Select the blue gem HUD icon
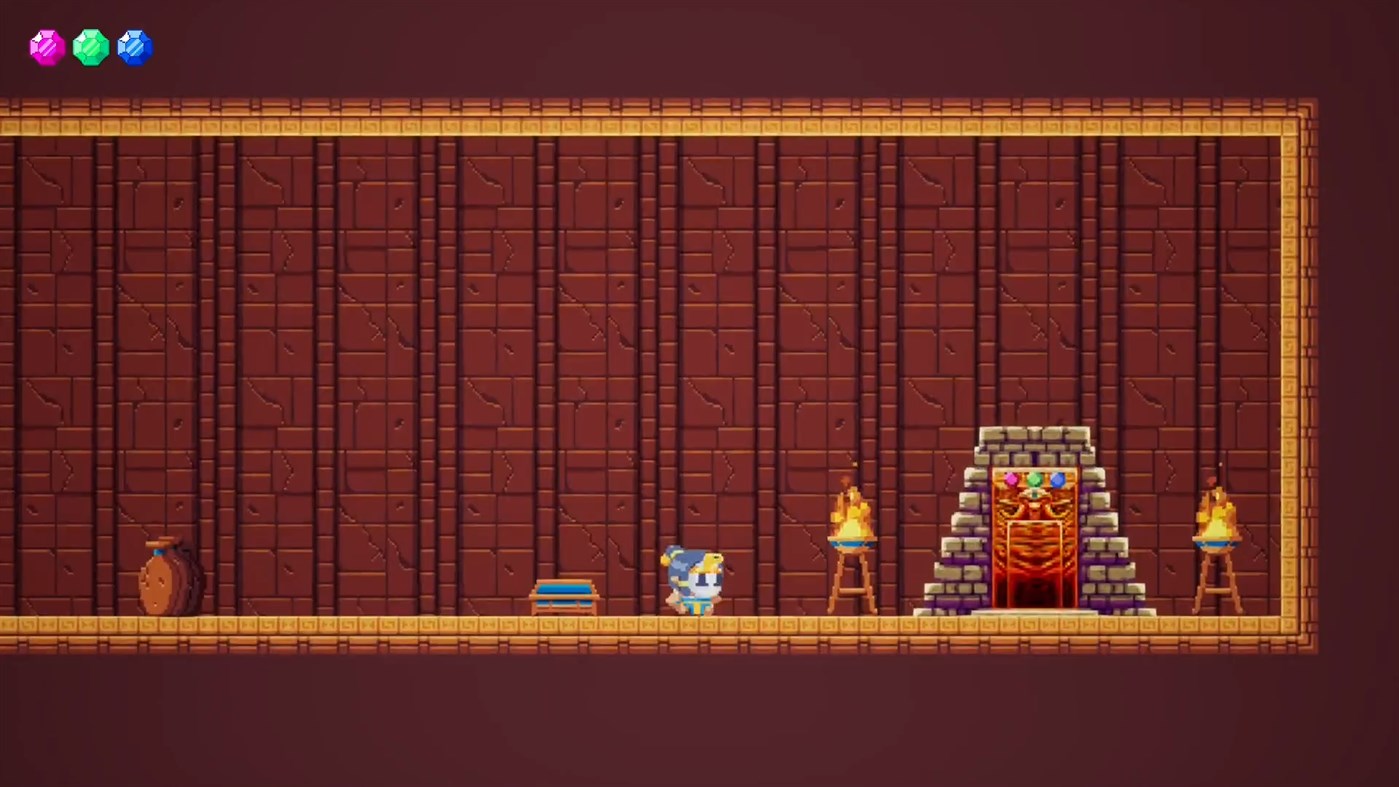The height and width of the screenshot is (787, 1399). [x=135, y=46]
